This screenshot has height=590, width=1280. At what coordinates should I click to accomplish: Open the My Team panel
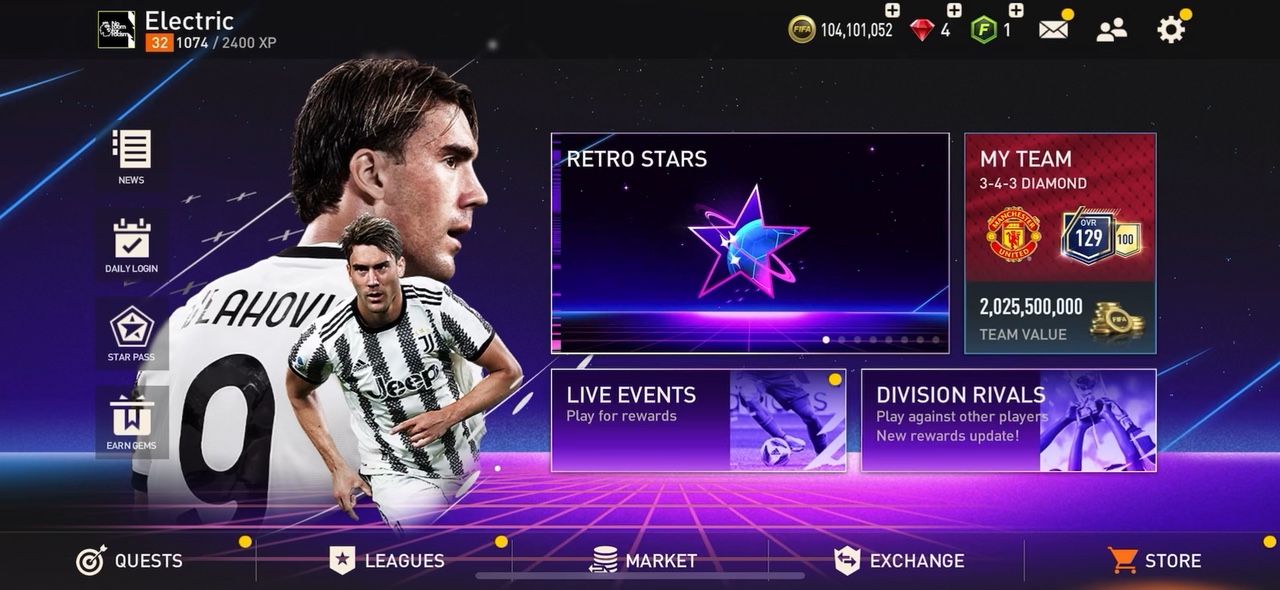coord(1059,243)
